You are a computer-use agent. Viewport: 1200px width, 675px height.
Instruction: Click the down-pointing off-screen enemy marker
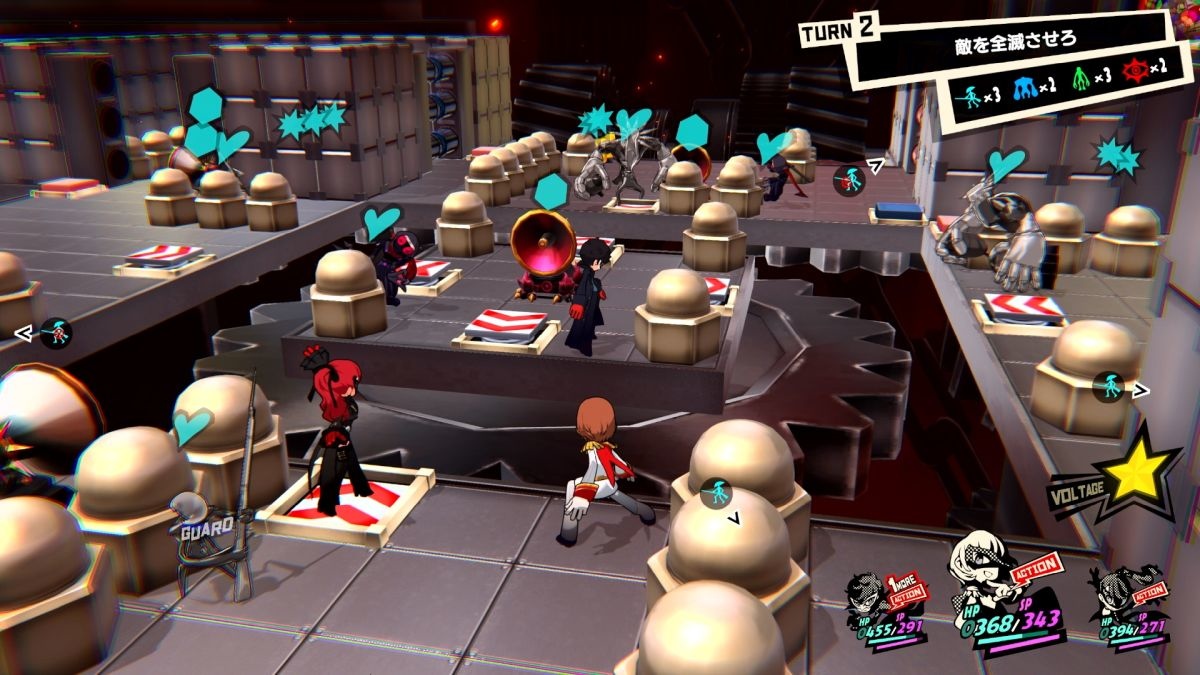[716, 494]
